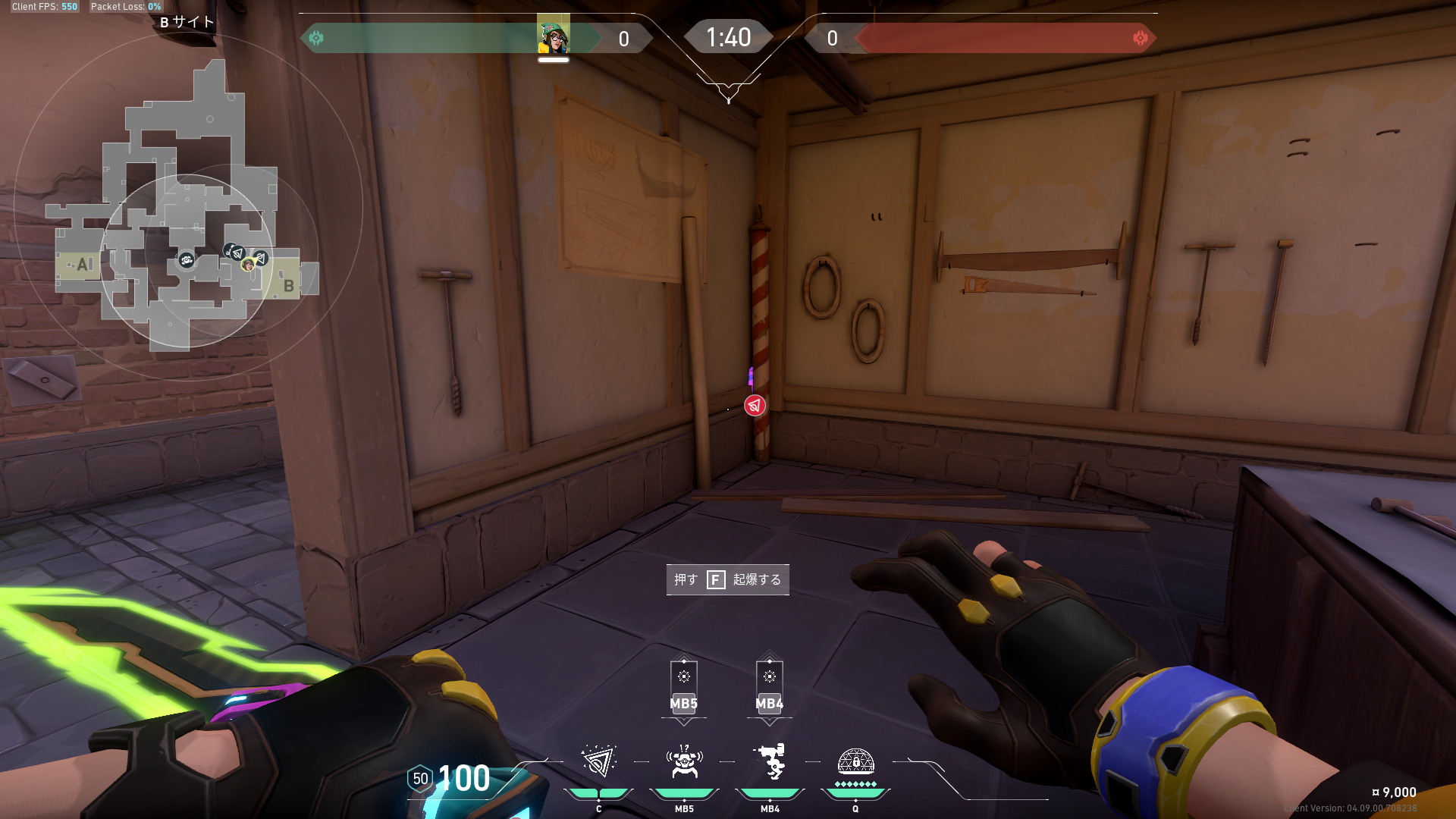Image resolution: width=1456 pixels, height=819 pixels.
Task: Activate the Nanoswarm ability icon
Action: coord(598,761)
